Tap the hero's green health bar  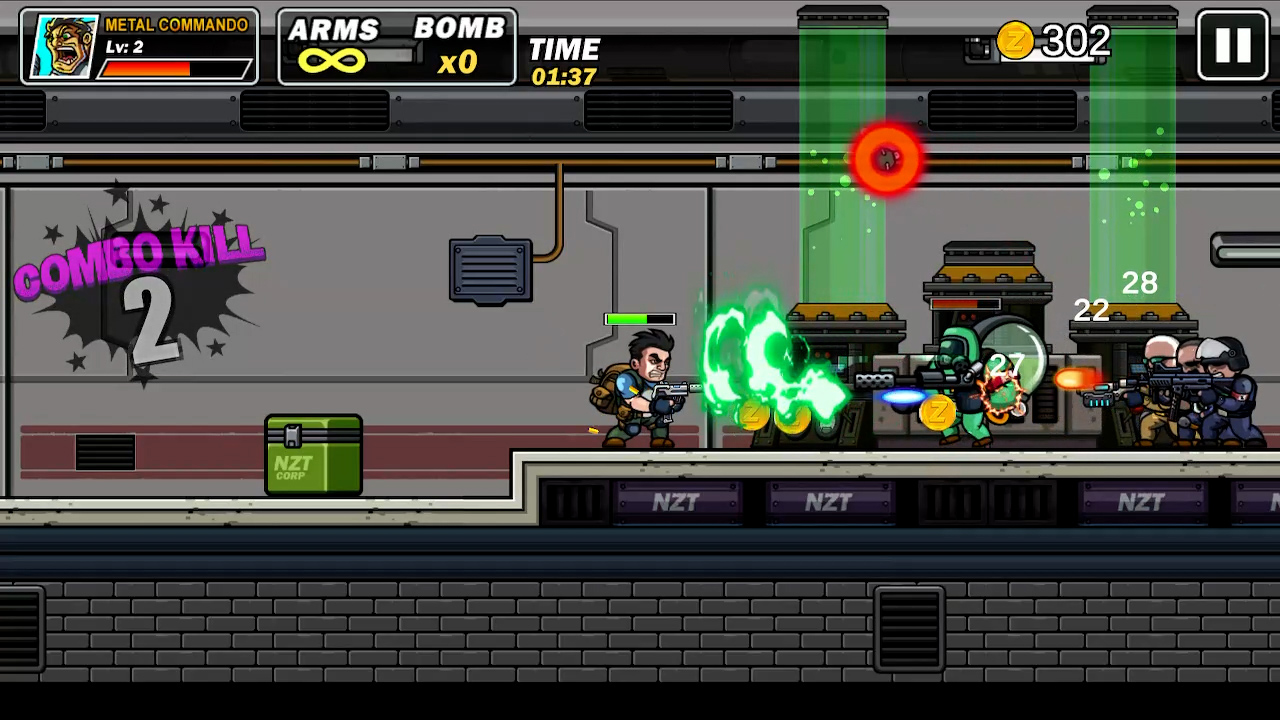(640, 319)
